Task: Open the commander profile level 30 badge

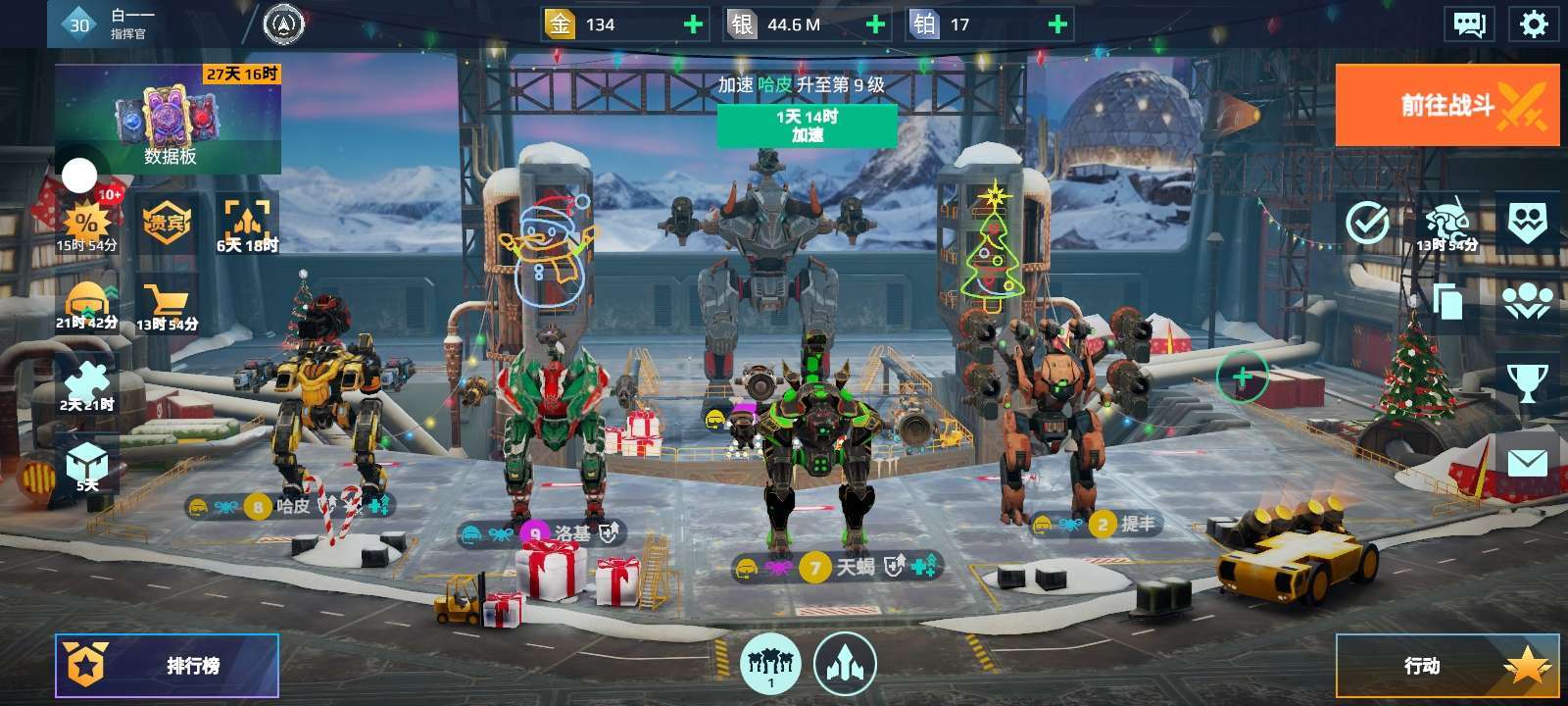Action: 79,25
